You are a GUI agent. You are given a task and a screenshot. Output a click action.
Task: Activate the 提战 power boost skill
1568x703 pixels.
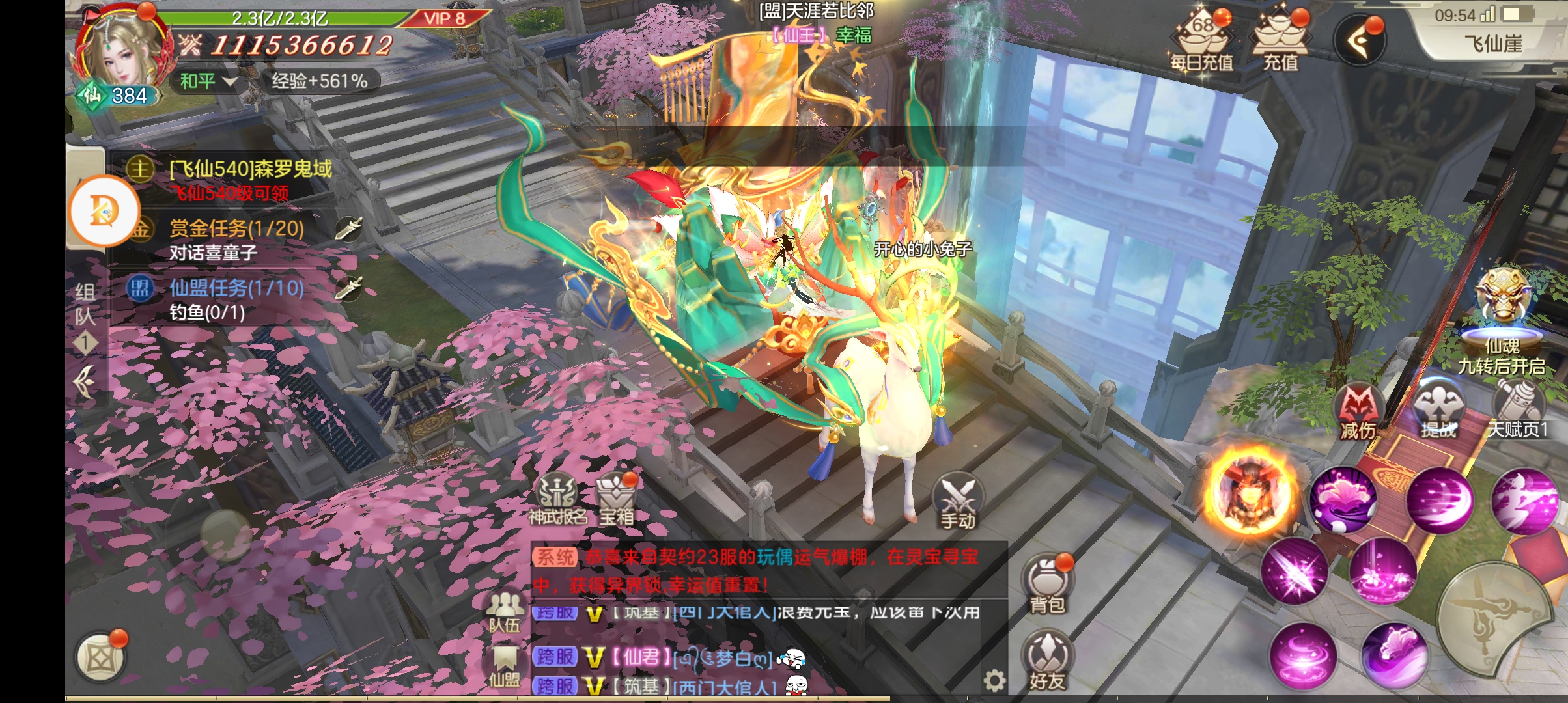tap(1438, 410)
